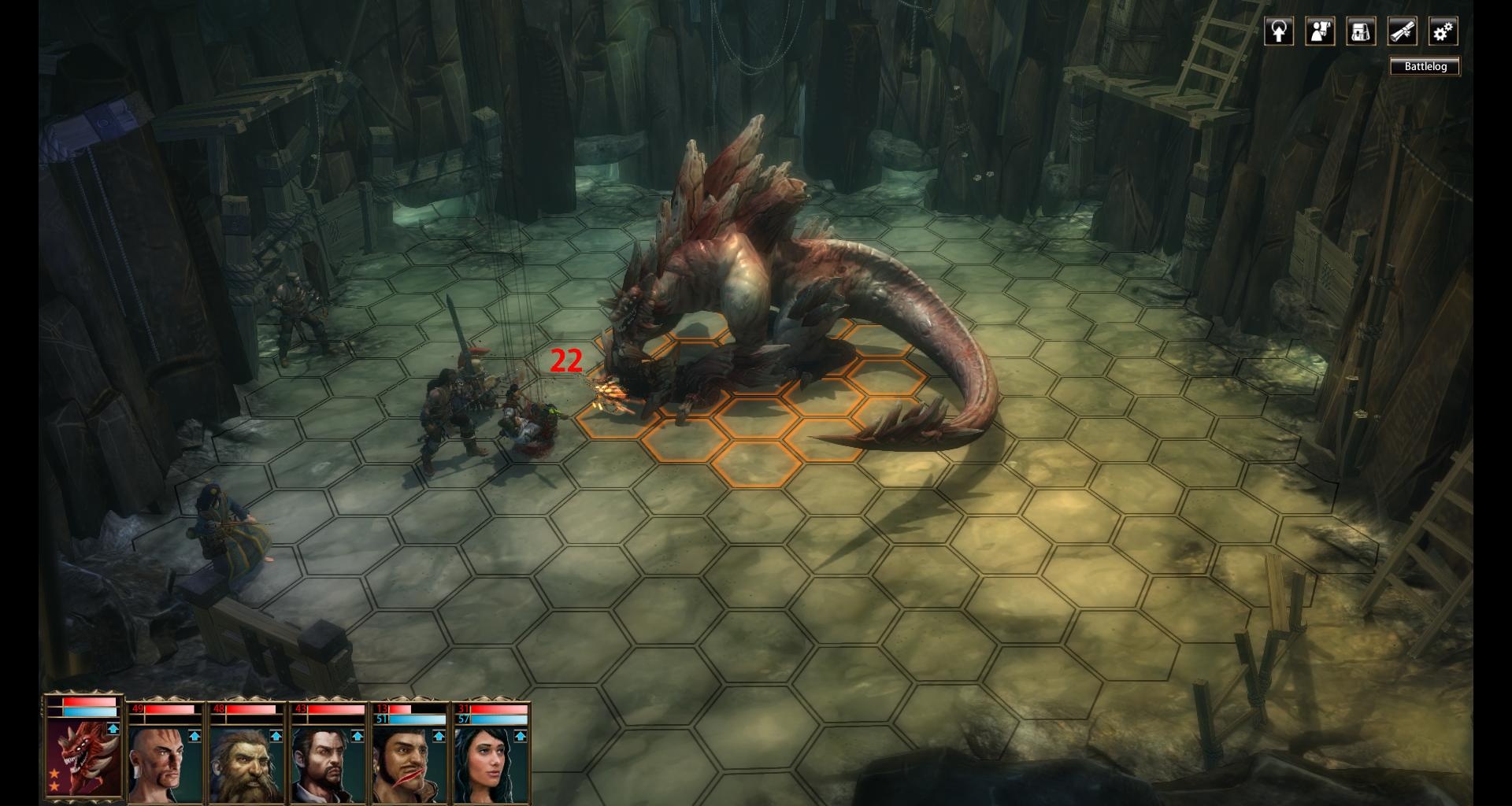Open the rolled scroll quest log icon
Image resolution: width=1512 pixels, height=806 pixels.
pos(1402,31)
